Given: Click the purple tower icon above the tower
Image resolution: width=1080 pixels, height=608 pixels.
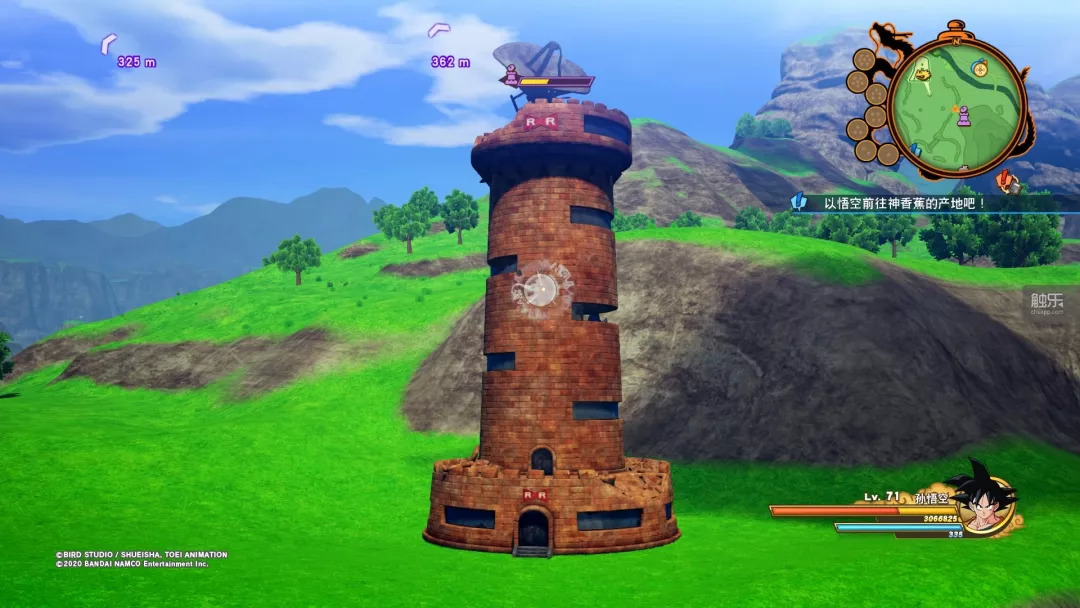Looking at the screenshot, I should (x=511, y=75).
